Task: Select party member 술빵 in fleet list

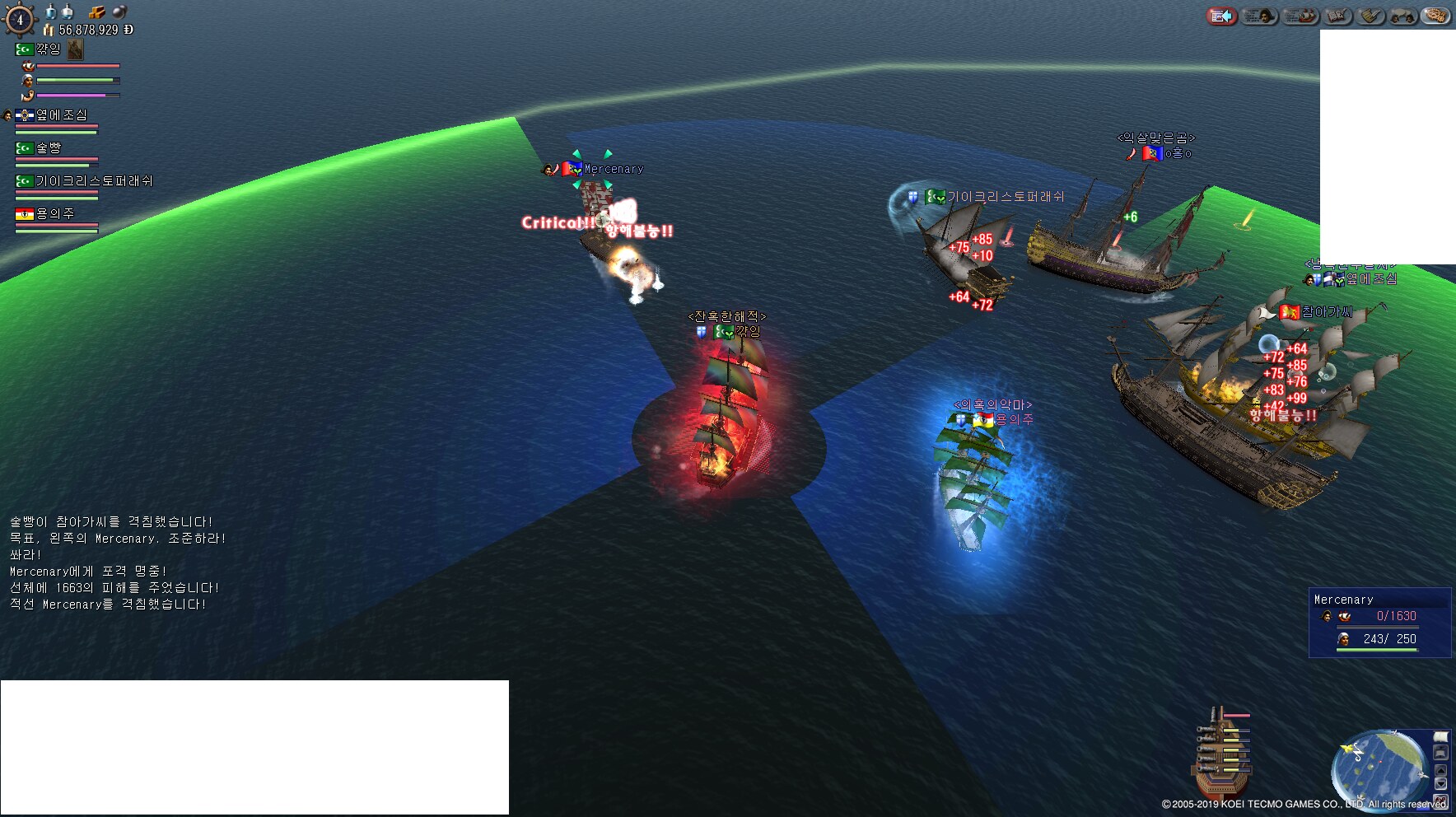Action: (x=48, y=148)
